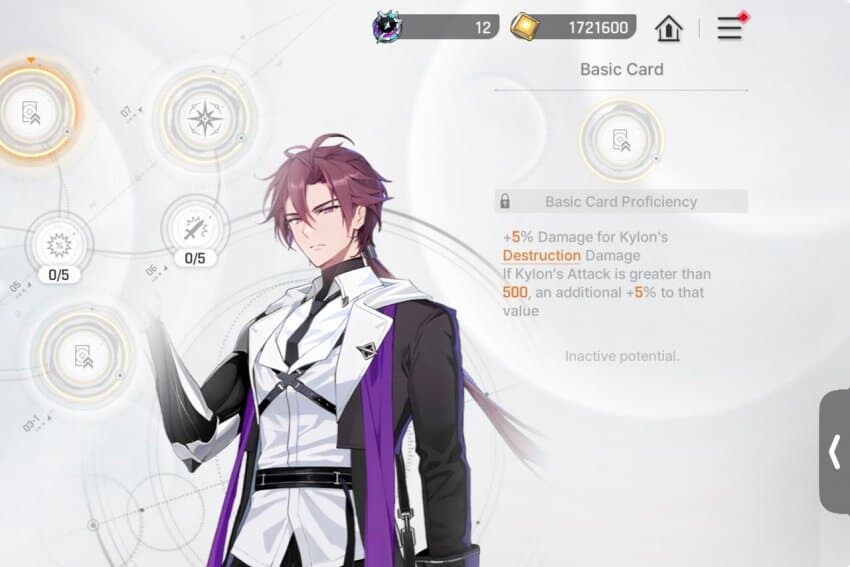850x567 pixels.
Task: Open the hamburger menu with red notification
Action: (730, 28)
